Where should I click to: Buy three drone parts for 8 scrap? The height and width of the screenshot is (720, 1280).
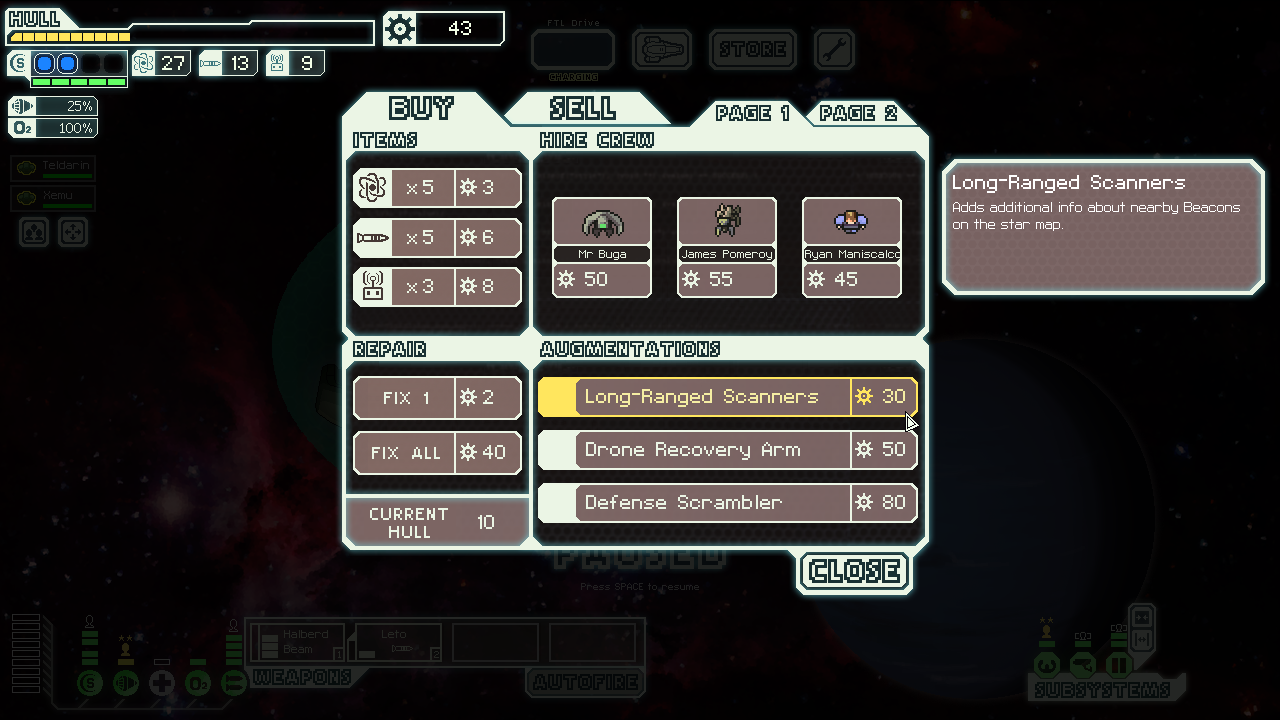tap(437, 287)
